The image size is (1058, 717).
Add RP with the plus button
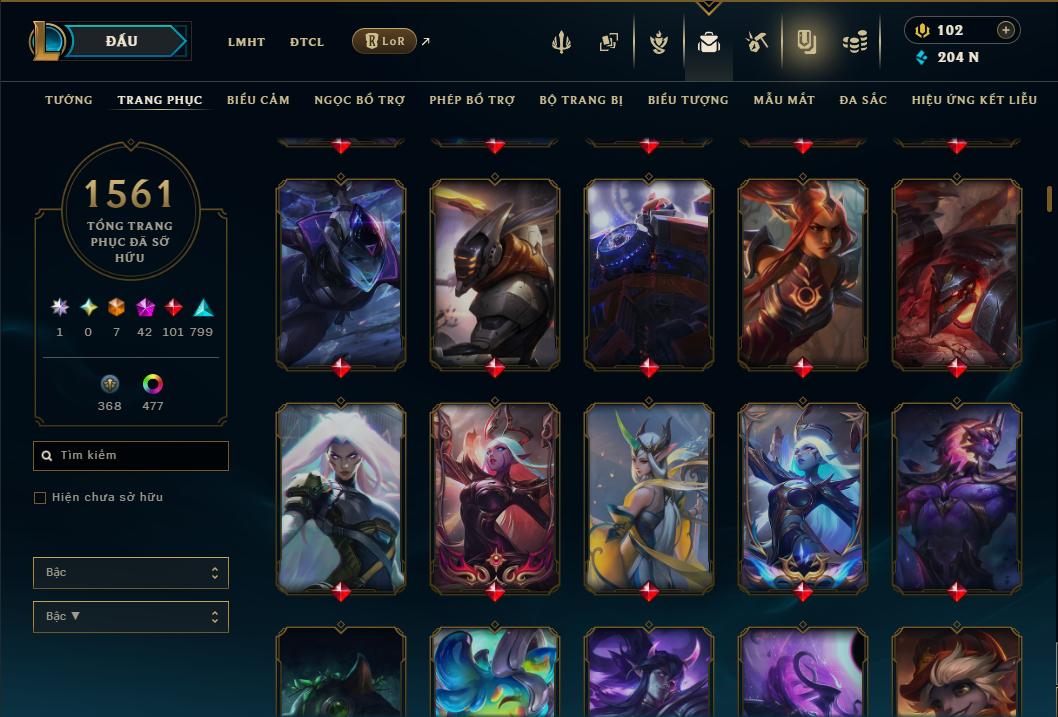click(1006, 30)
